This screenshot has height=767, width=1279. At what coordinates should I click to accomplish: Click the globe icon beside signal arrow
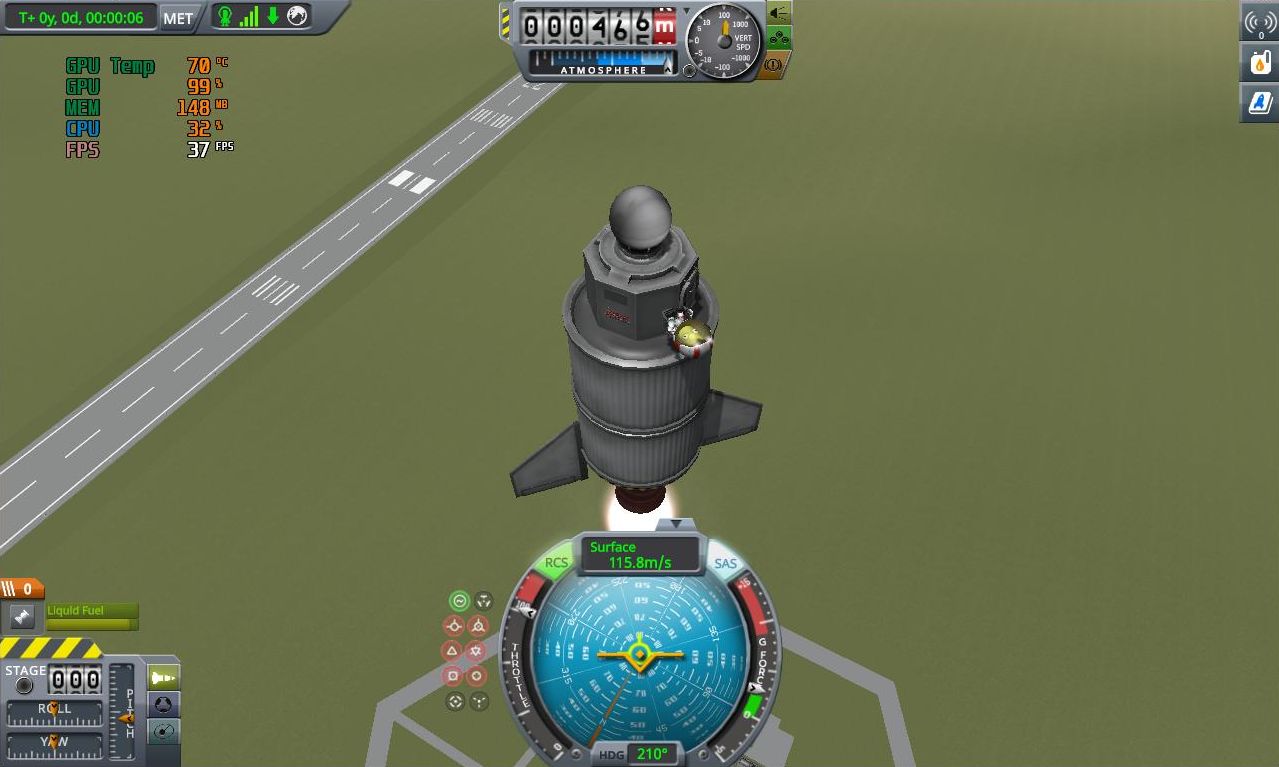click(297, 16)
